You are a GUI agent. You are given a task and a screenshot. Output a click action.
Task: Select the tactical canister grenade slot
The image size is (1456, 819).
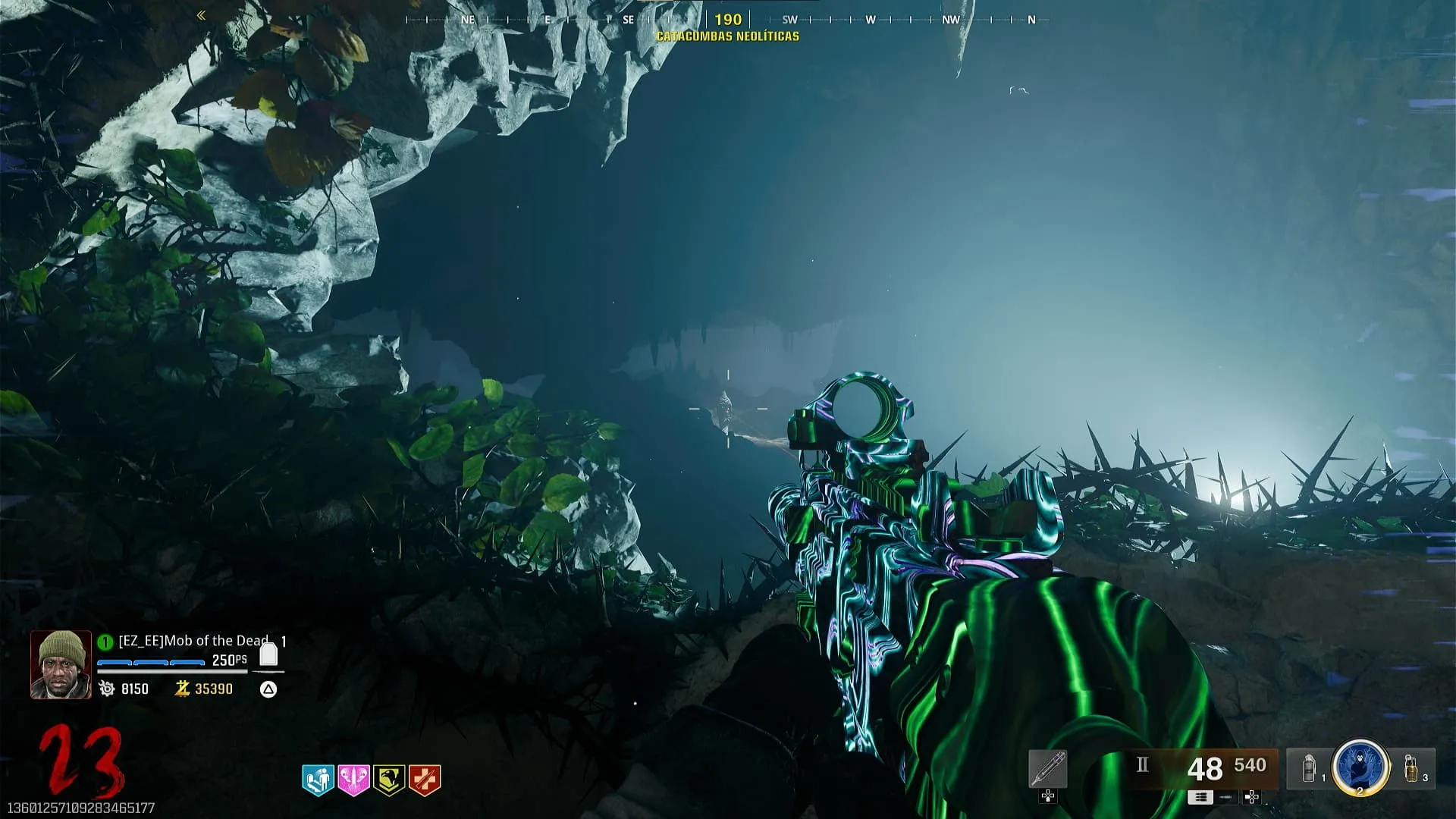click(1309, 768)
